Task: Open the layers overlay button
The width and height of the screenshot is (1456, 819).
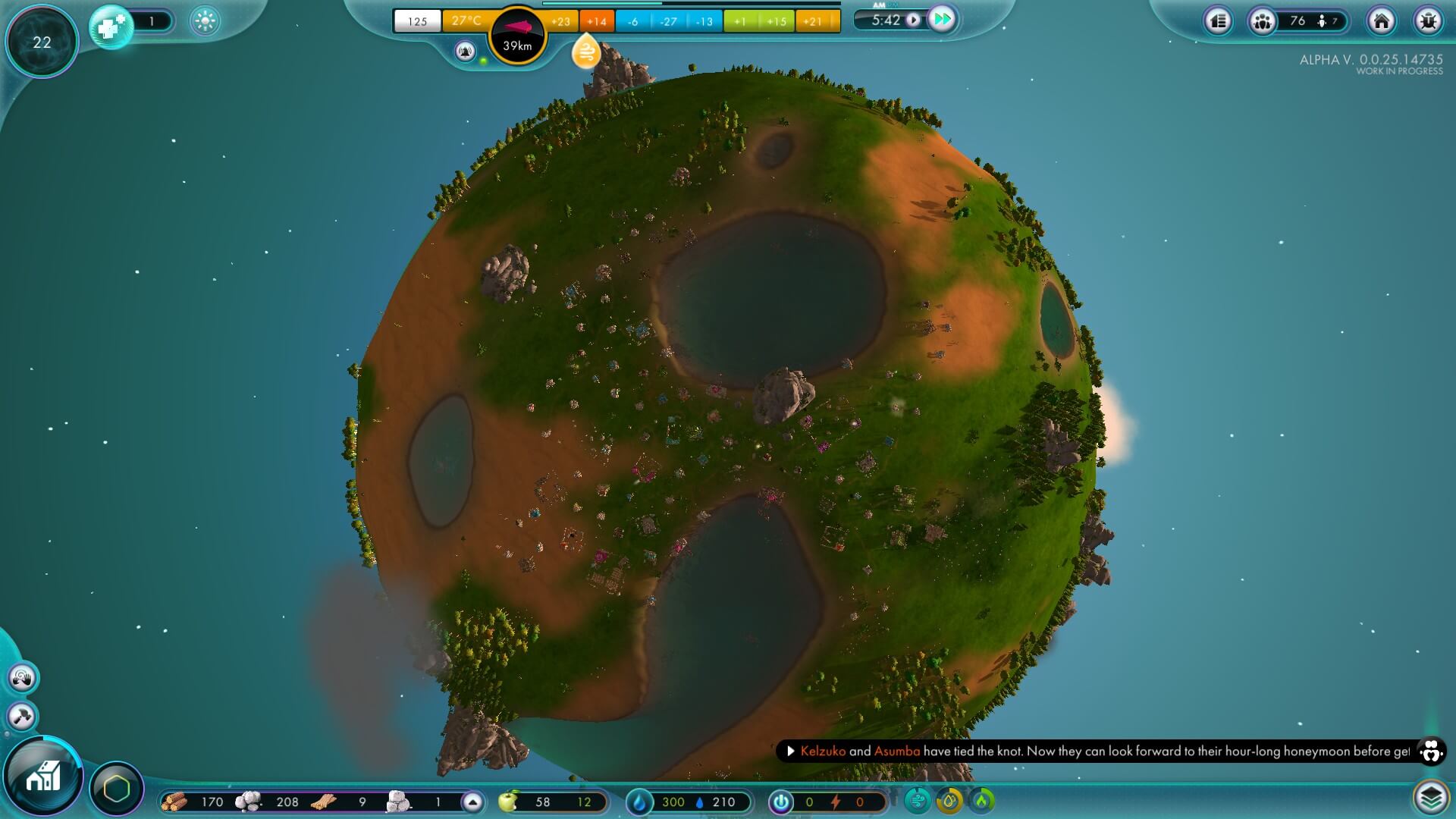Action: (1430, 797)
